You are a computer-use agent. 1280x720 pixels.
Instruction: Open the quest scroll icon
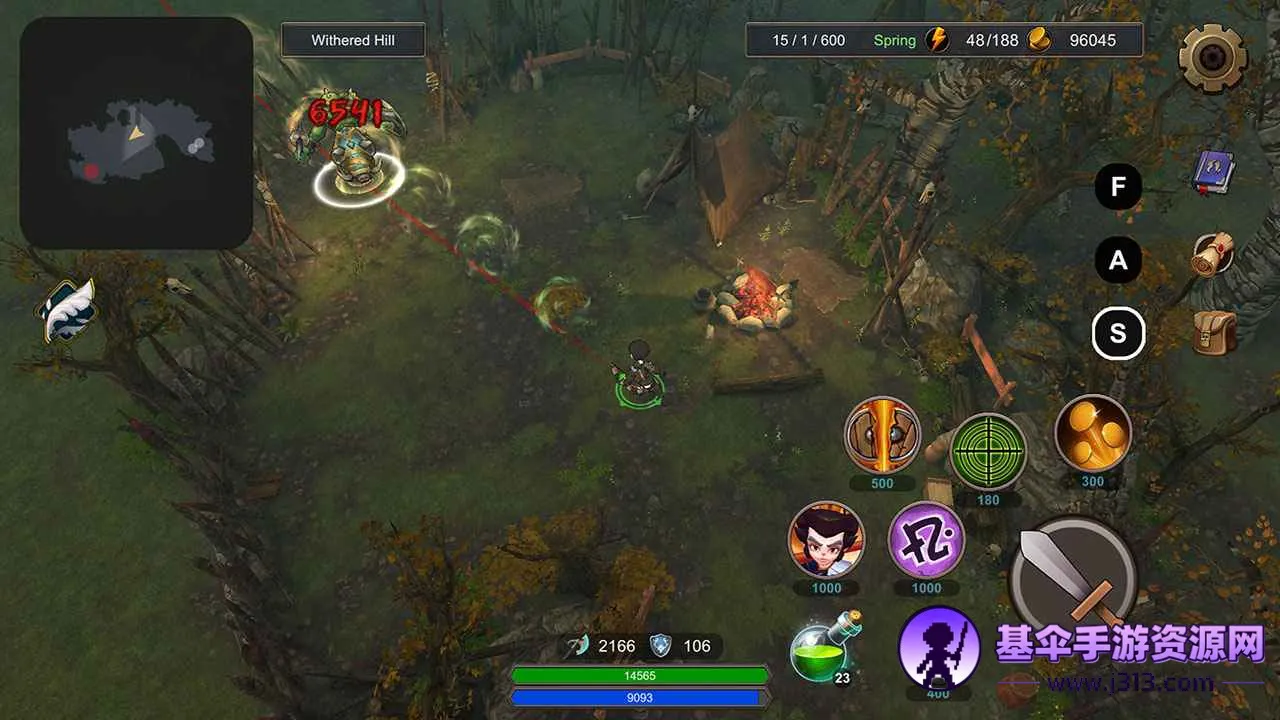[x=1213, y=254]
